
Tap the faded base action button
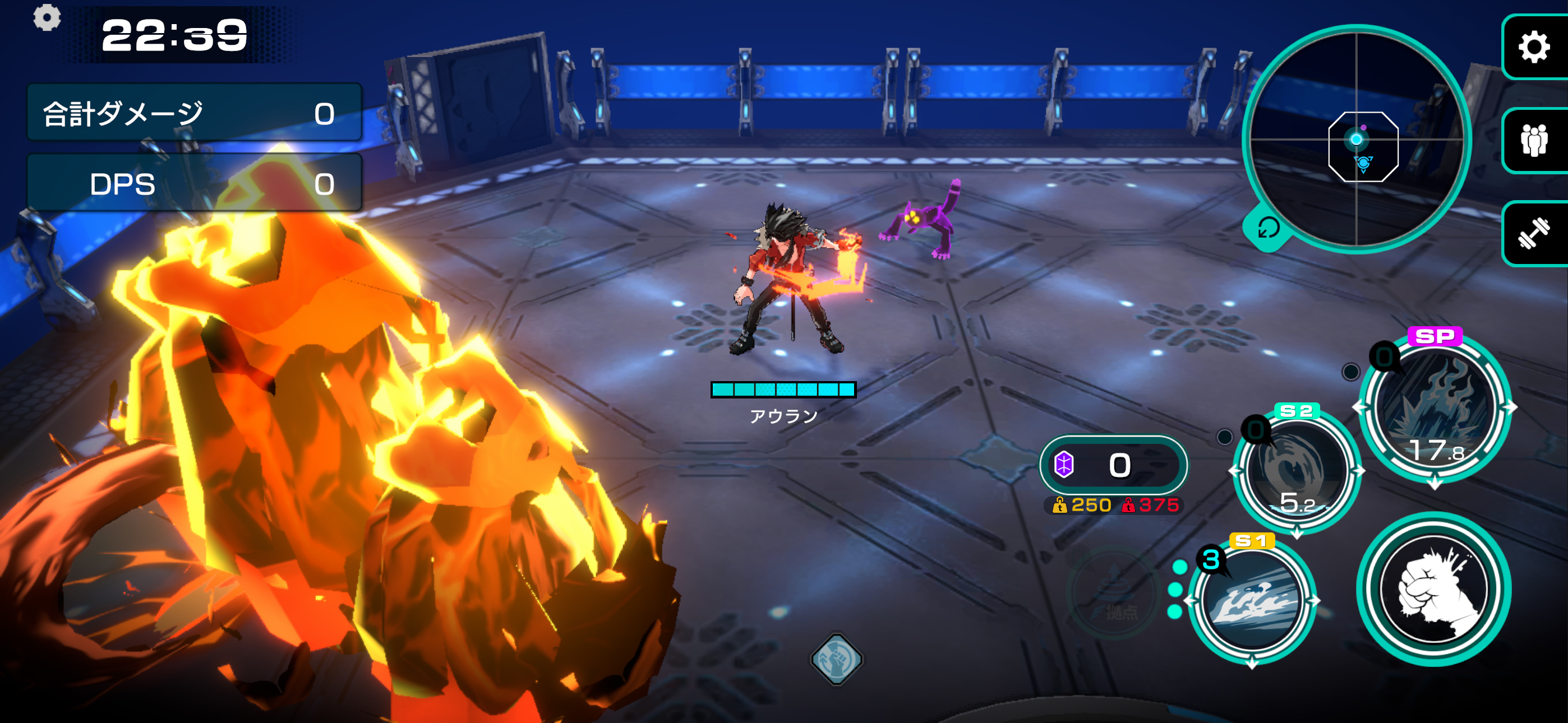(x=1113, y=594)
